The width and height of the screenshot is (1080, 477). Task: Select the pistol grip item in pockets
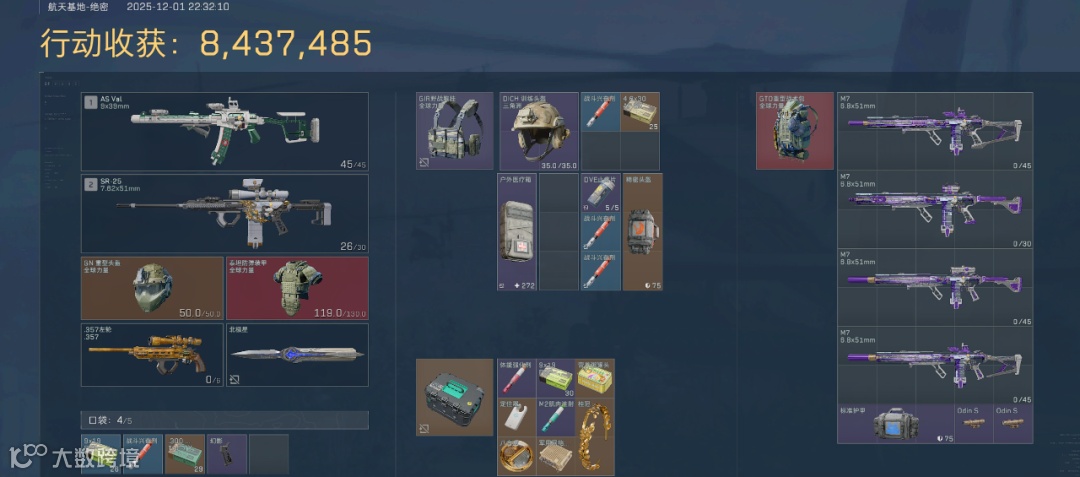(226, 453)
